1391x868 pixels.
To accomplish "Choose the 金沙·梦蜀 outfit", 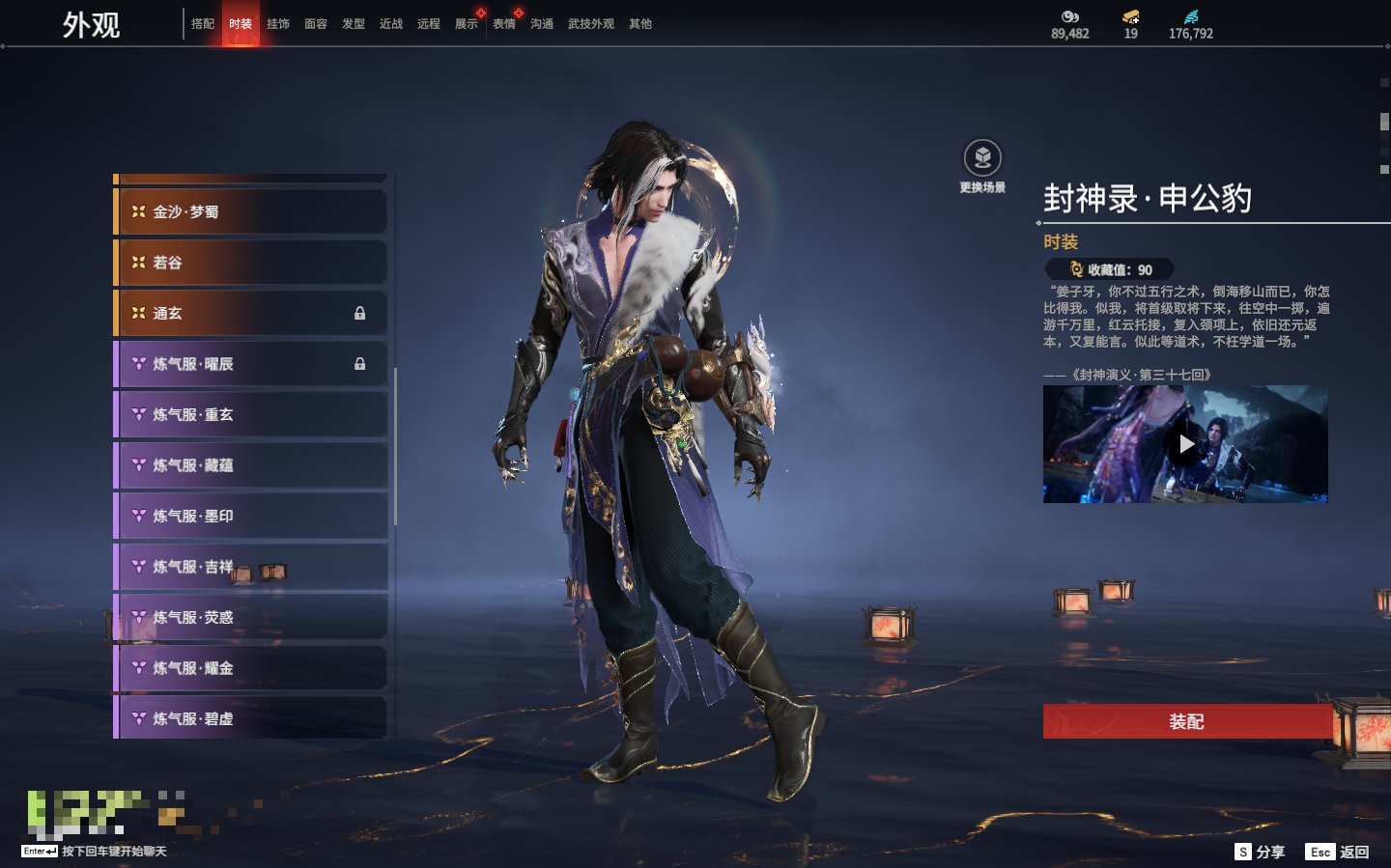I will click(x=251, y=211).
